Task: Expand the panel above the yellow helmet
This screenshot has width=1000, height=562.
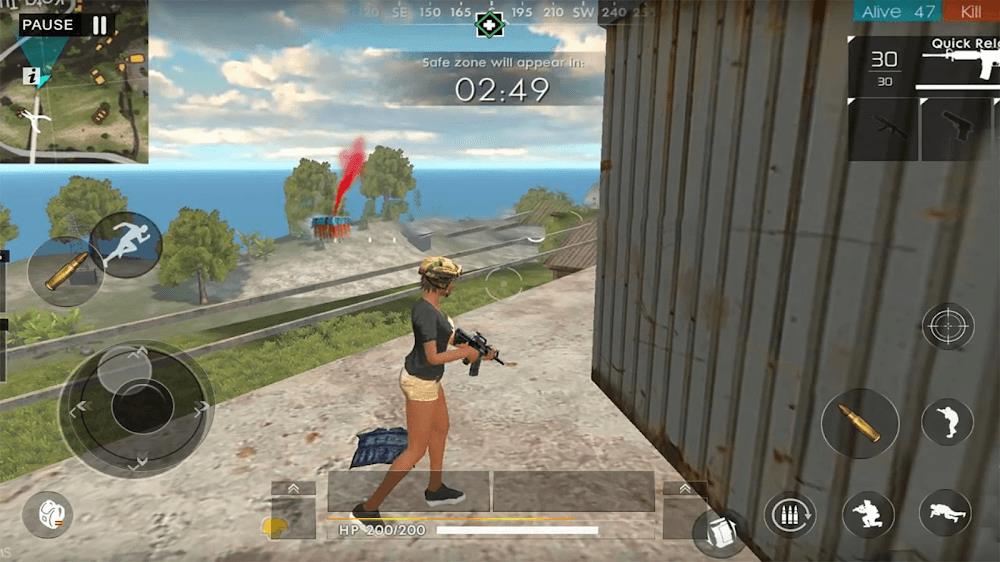Action: click(293, 488)
